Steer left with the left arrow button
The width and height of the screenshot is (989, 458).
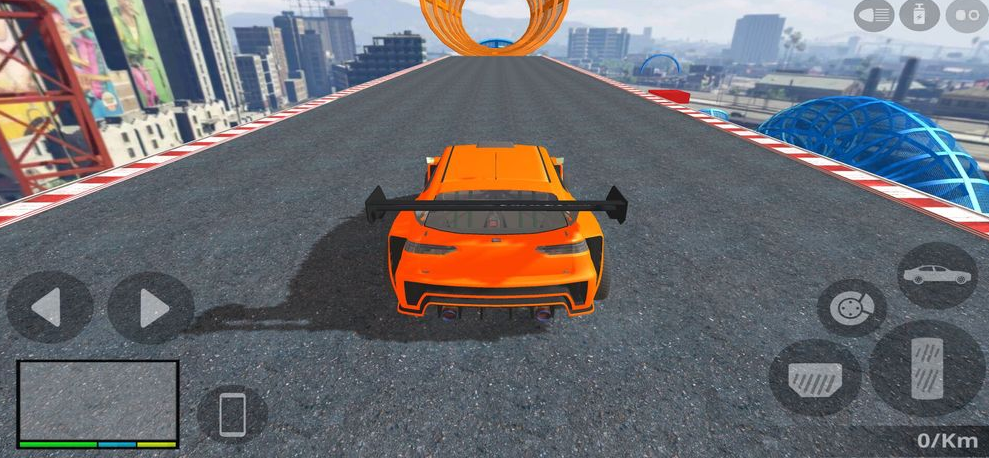(x=49, y=307)
